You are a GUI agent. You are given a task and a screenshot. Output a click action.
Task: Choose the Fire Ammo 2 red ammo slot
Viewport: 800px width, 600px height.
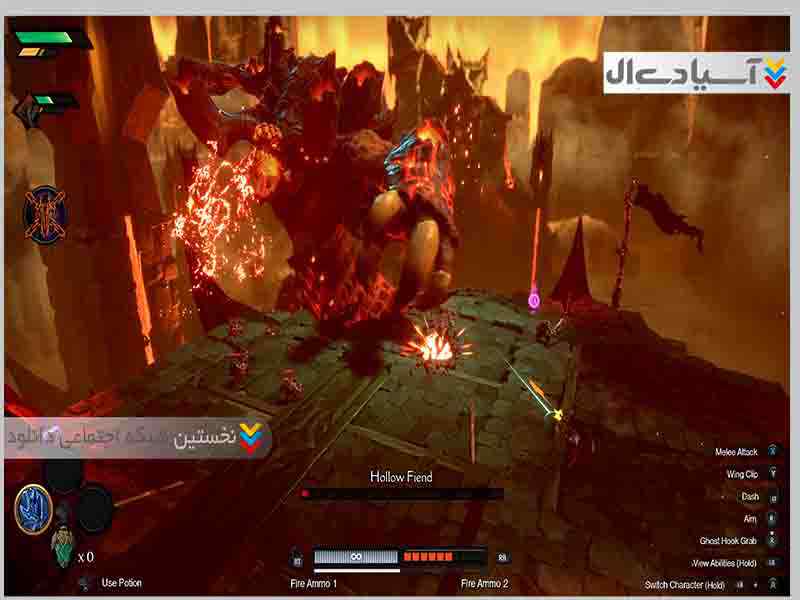[x=442, y=557]
